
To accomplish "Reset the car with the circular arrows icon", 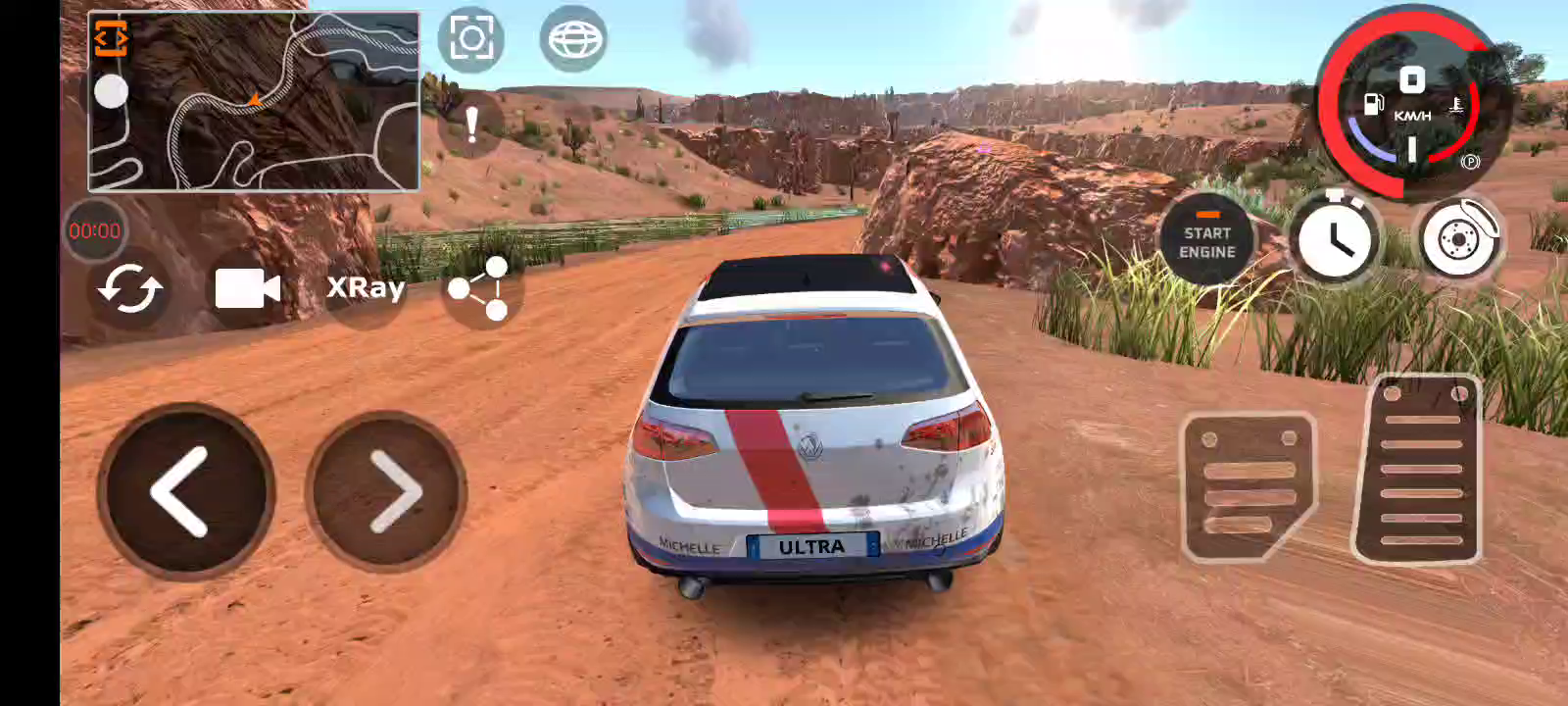I will [129, 289].
